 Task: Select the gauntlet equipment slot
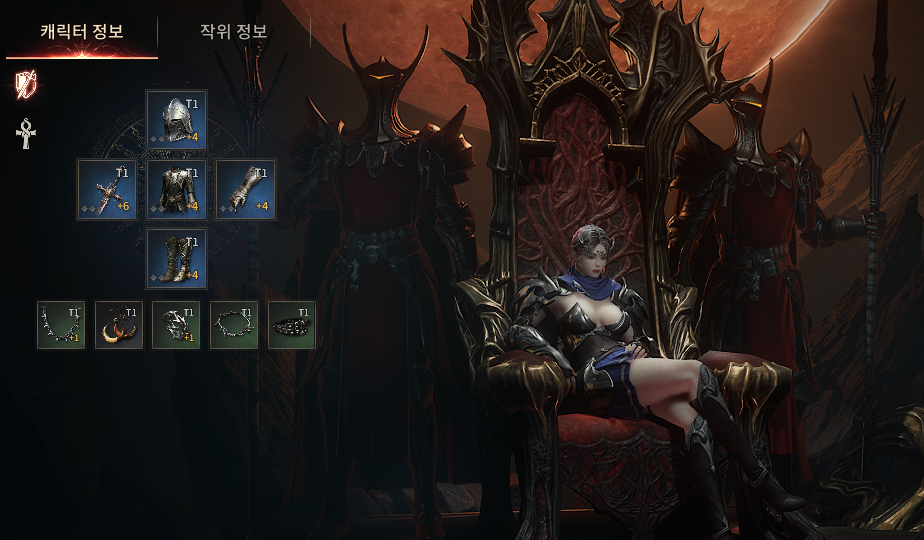tap(245, 190)
